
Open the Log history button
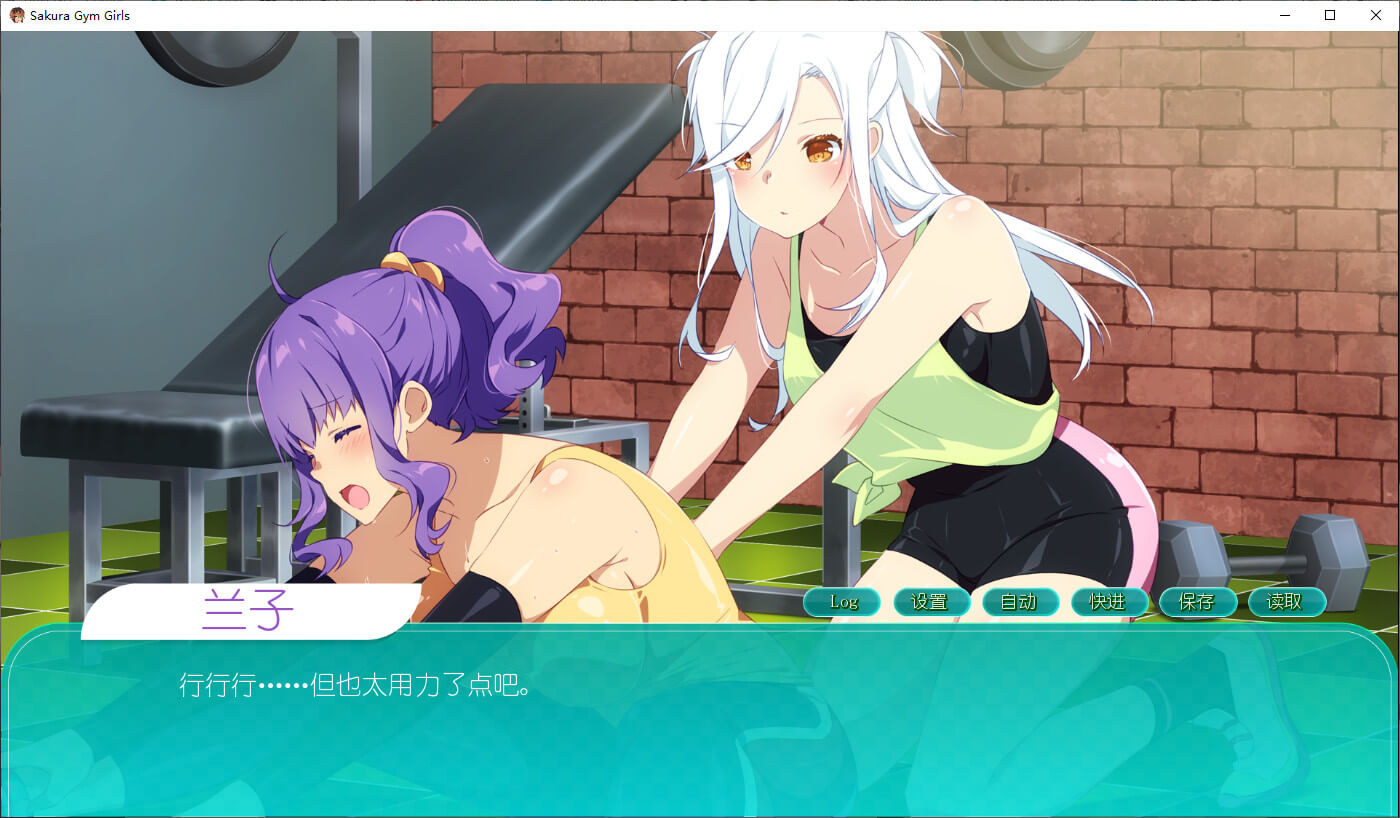point(842,602)
